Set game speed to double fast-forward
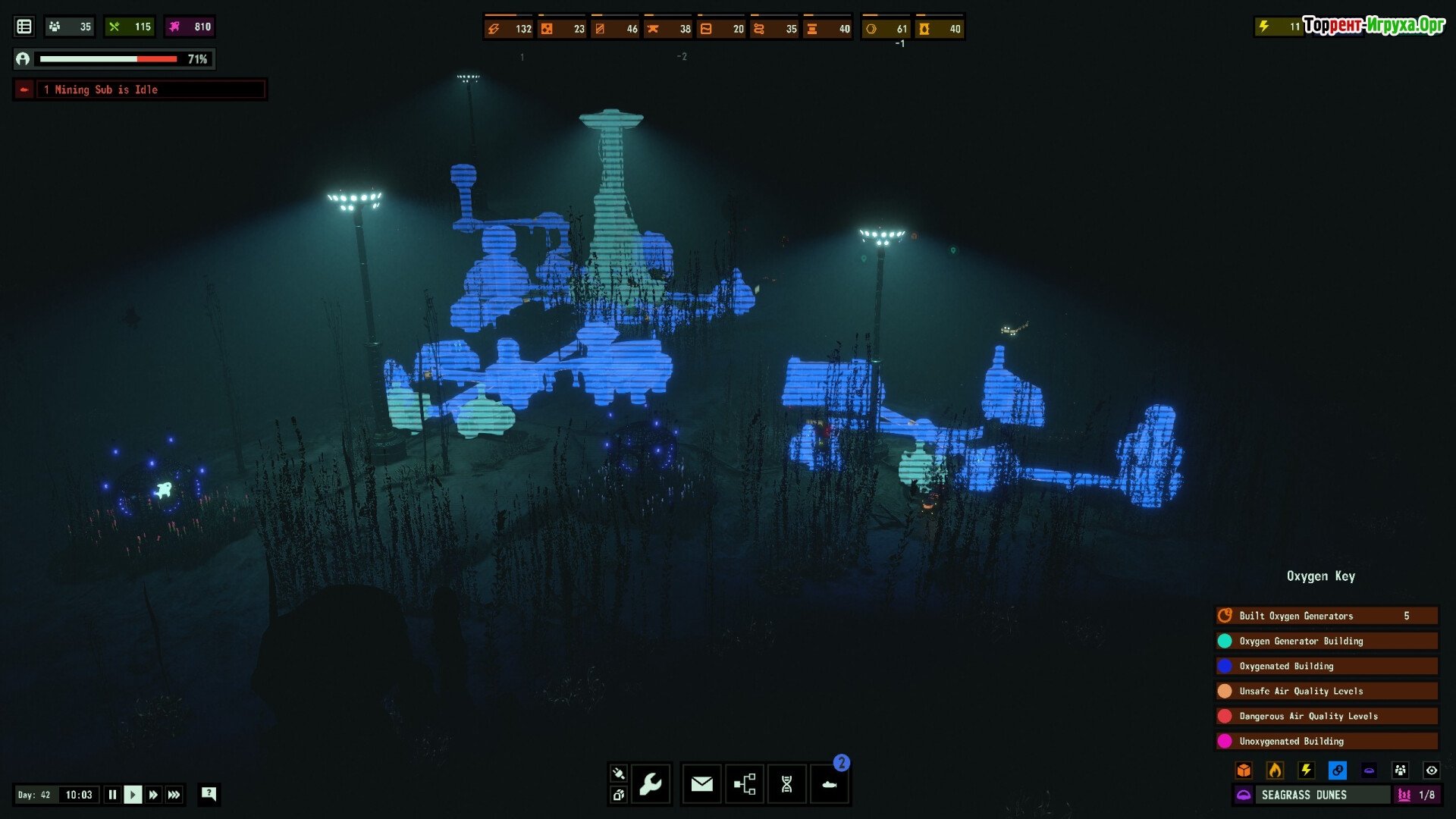Screen dimensions: 1456x819 [153, 795]
